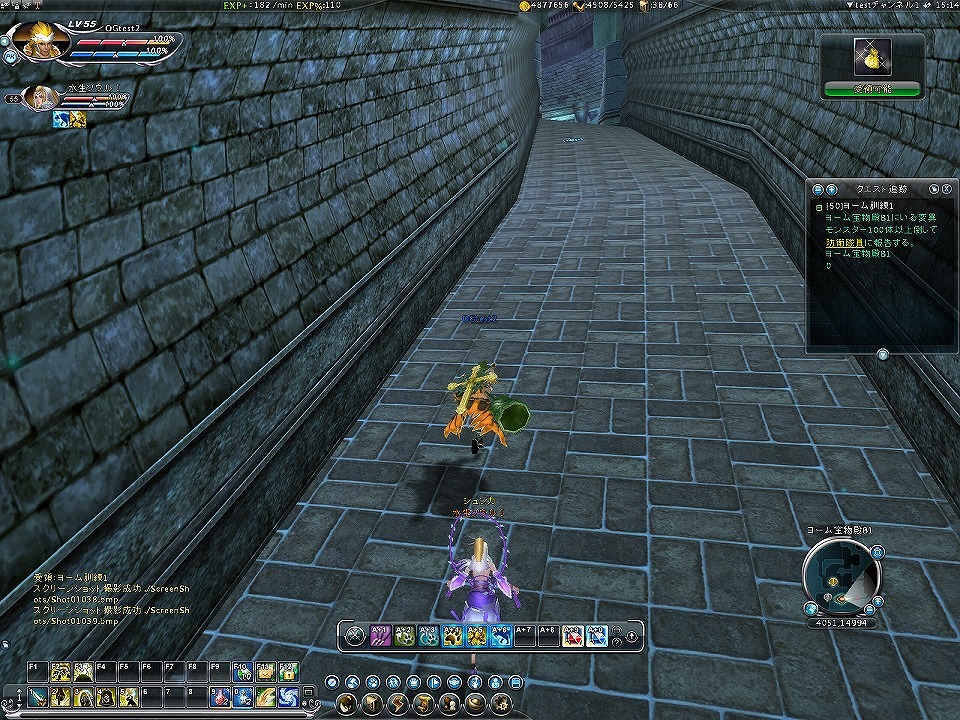The height and width of the screenshot is (720, 960).
Task: Use the golden paw skill on the pet bar
Action: (x=452, y=635)
